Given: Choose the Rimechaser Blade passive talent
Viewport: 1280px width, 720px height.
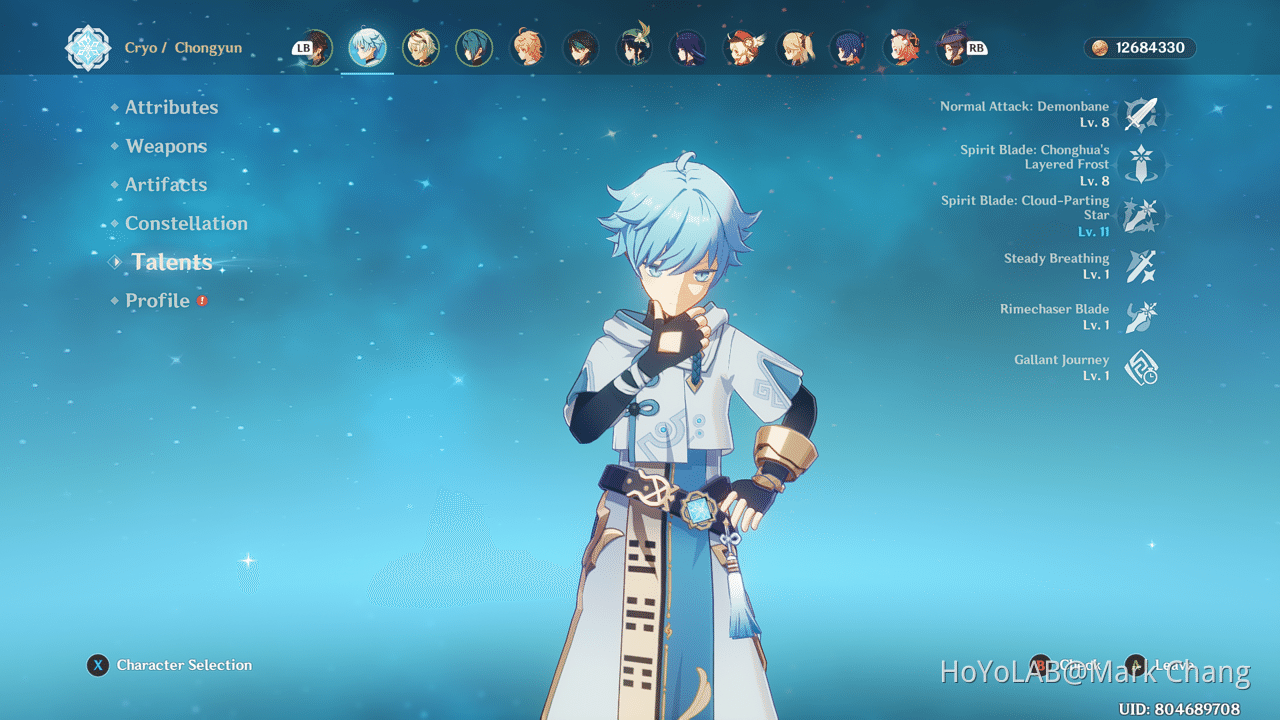Looking at the screenshot, I should pyautogui.click(x=1141, y=317).
